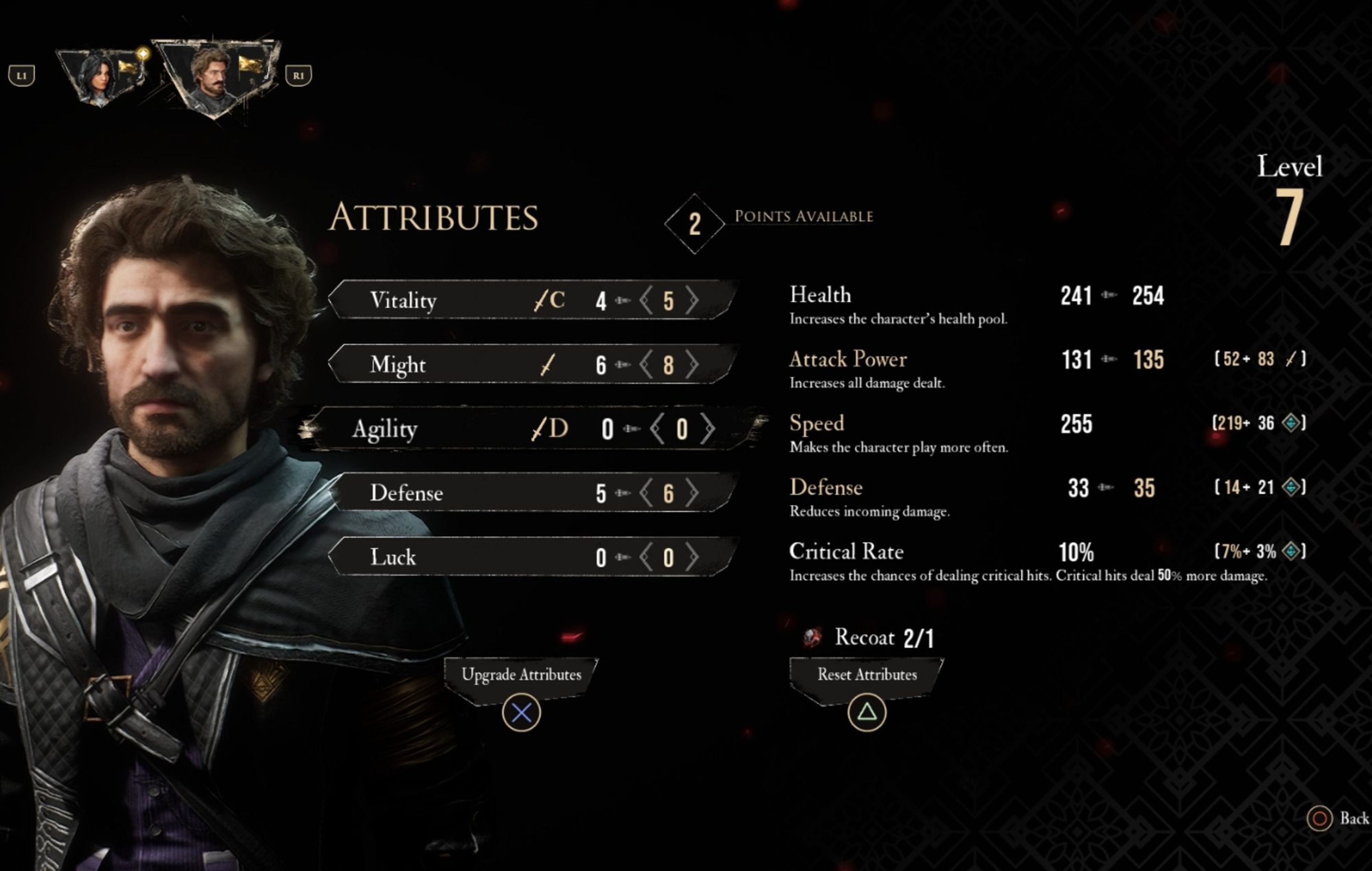Choose the Reset Attributes button
1372x871 pixels.
pos(867,675)
